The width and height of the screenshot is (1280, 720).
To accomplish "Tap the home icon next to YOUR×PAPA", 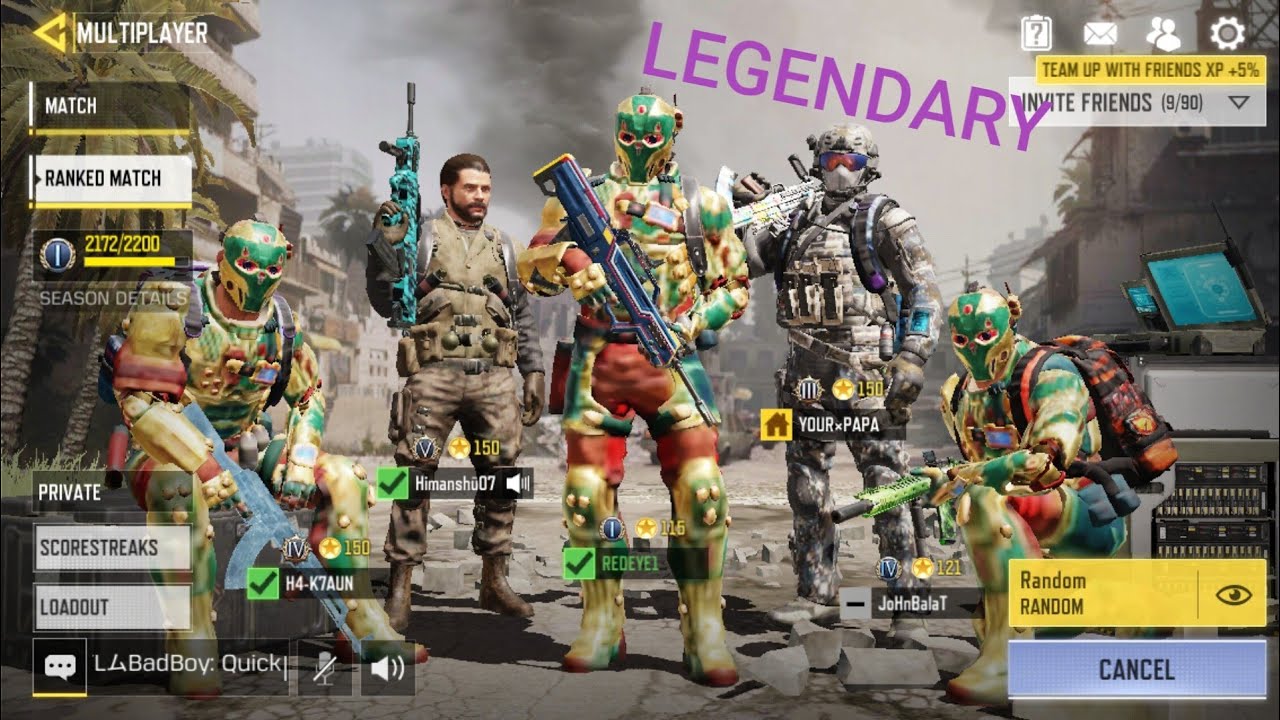I will pos(775,424).
